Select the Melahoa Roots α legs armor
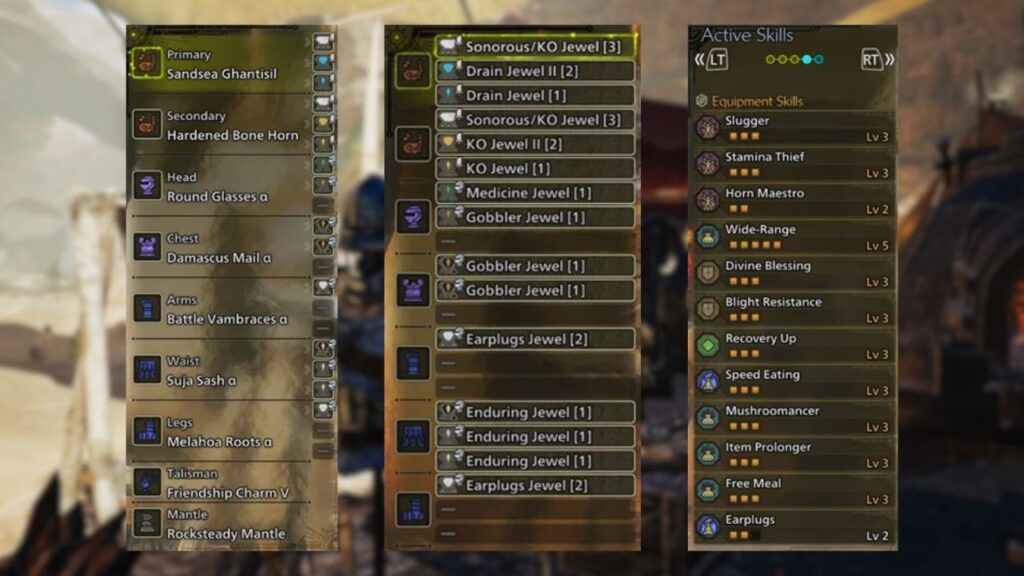1024x576 pixels. [220, 432]
